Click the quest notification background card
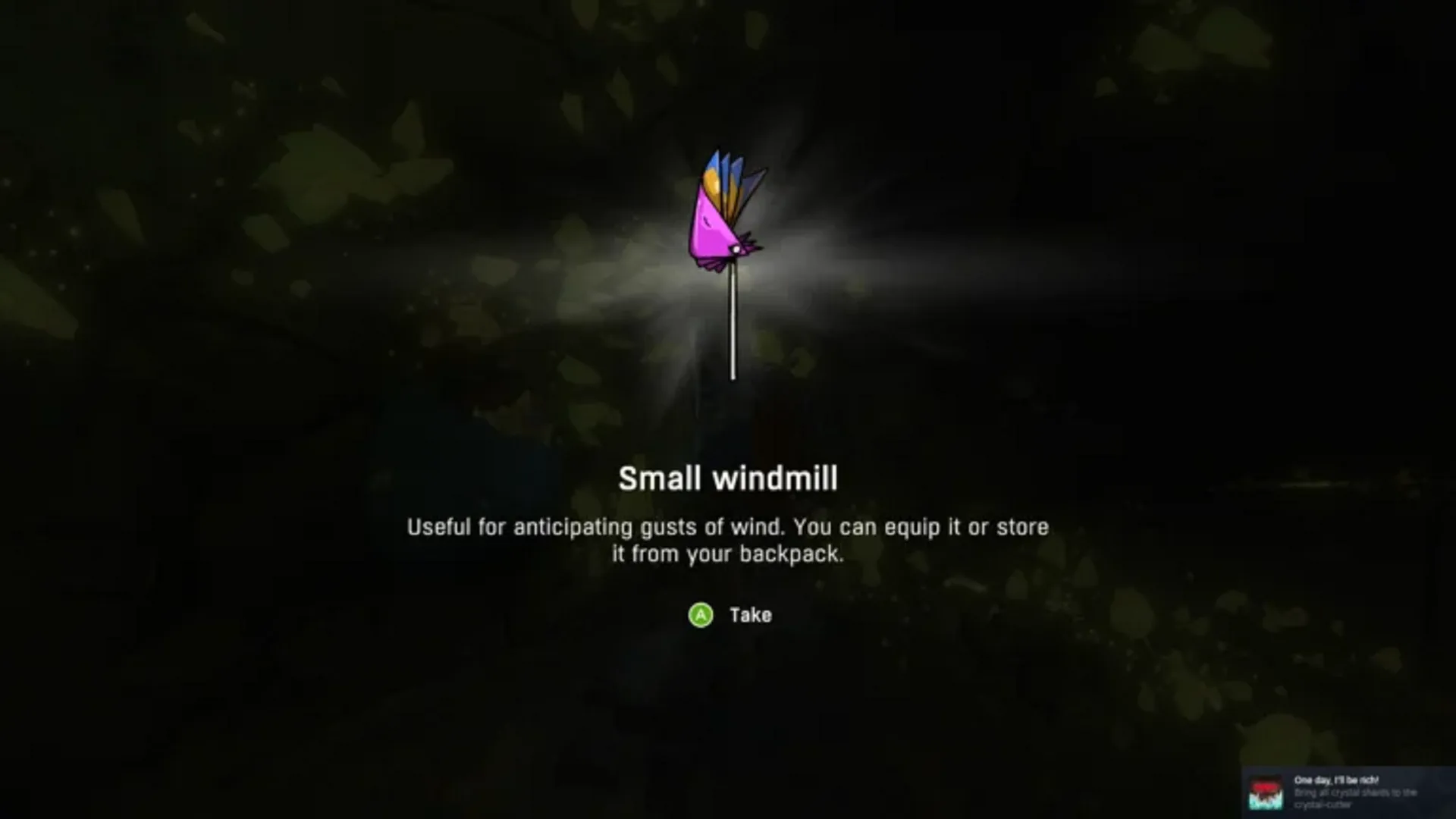 point(1357,792)
